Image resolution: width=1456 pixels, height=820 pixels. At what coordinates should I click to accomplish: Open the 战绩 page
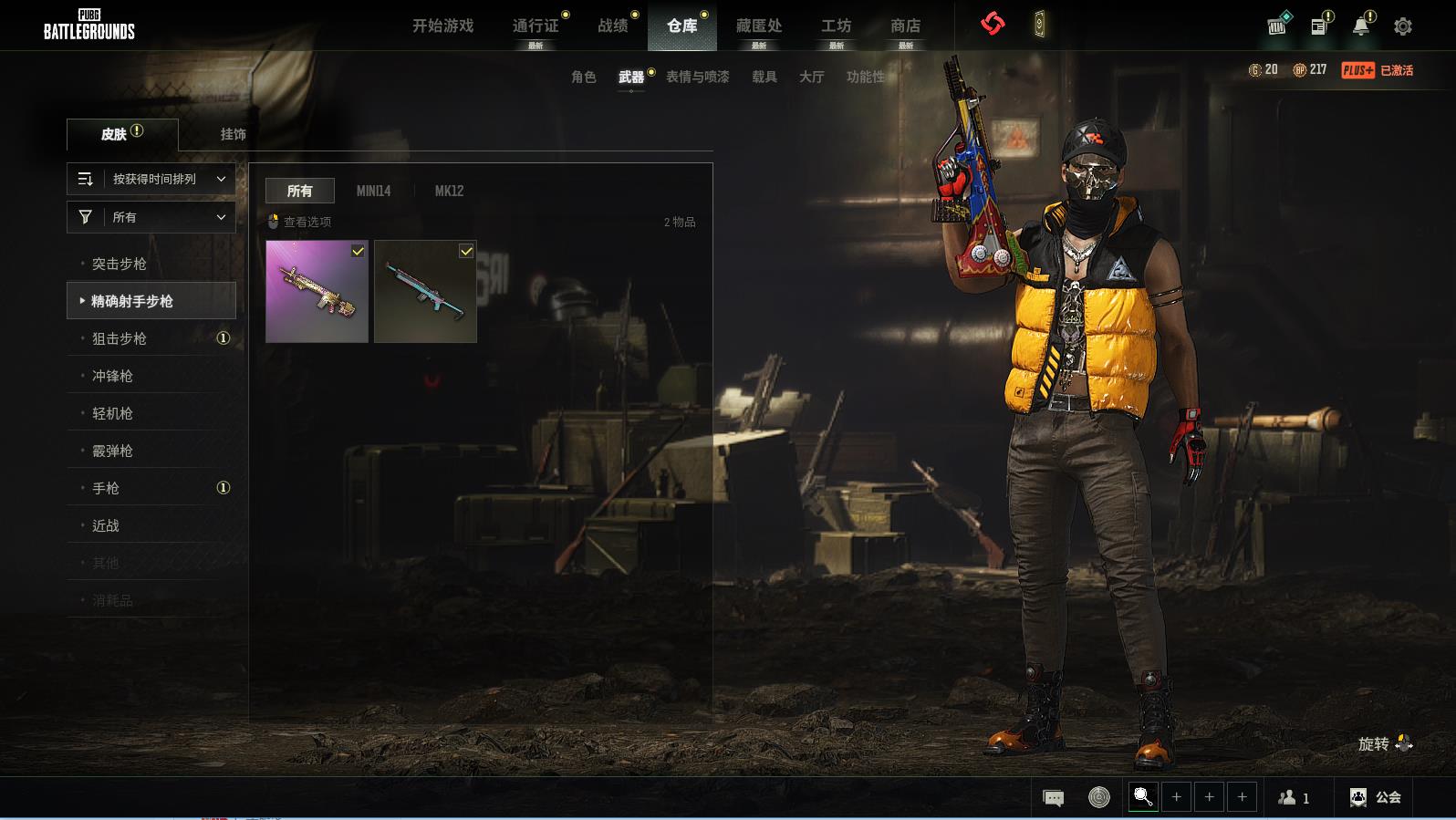point(612,26)
